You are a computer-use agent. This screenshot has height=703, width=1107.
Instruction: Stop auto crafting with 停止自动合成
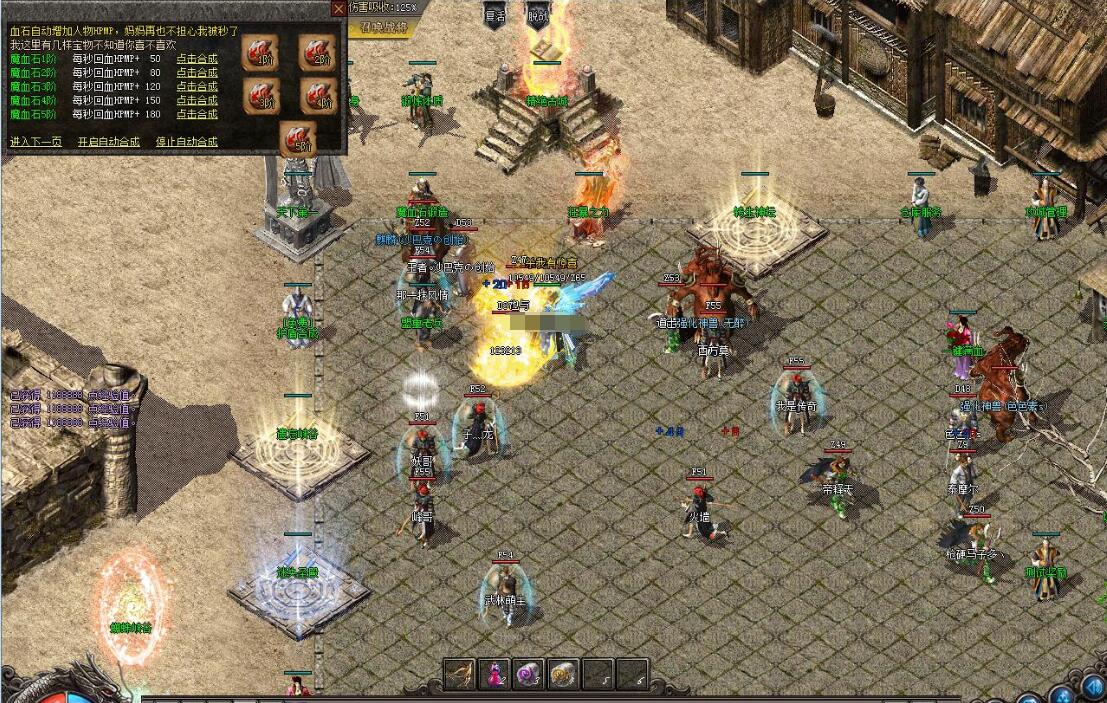[186, 142]
